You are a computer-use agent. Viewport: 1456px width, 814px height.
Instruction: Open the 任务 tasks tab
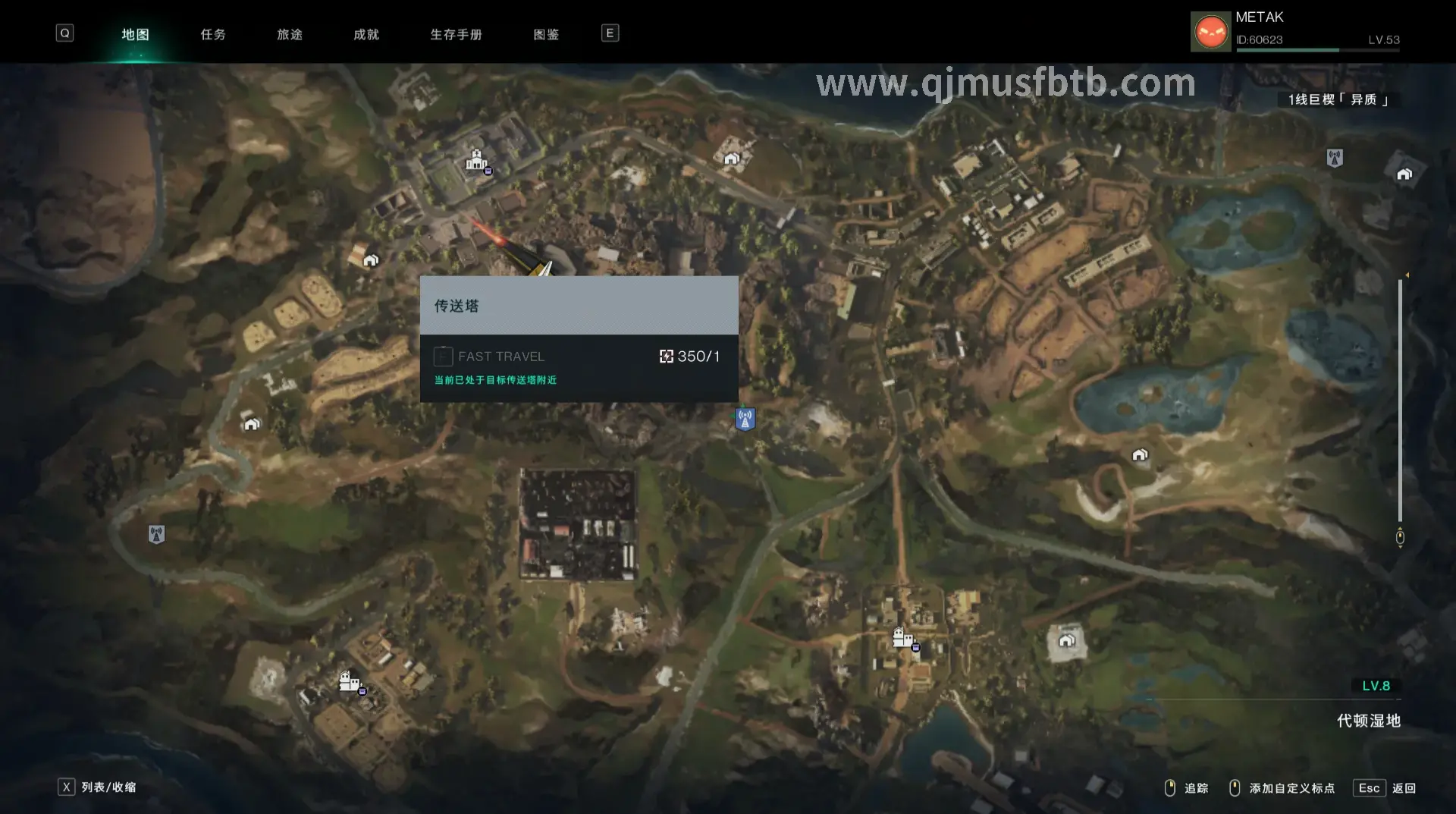(213, 34)
